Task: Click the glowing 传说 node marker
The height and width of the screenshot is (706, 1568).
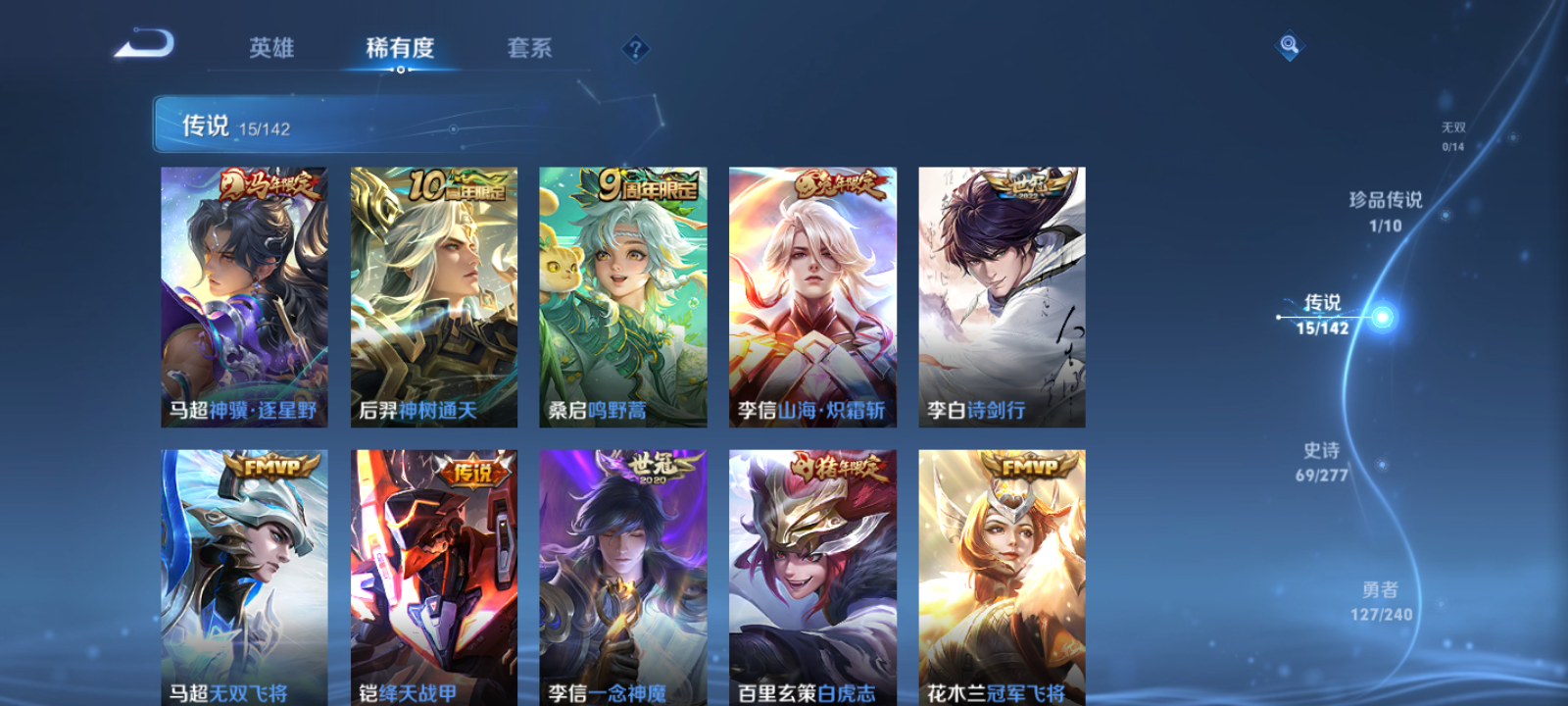Action: click(1382, 317)
